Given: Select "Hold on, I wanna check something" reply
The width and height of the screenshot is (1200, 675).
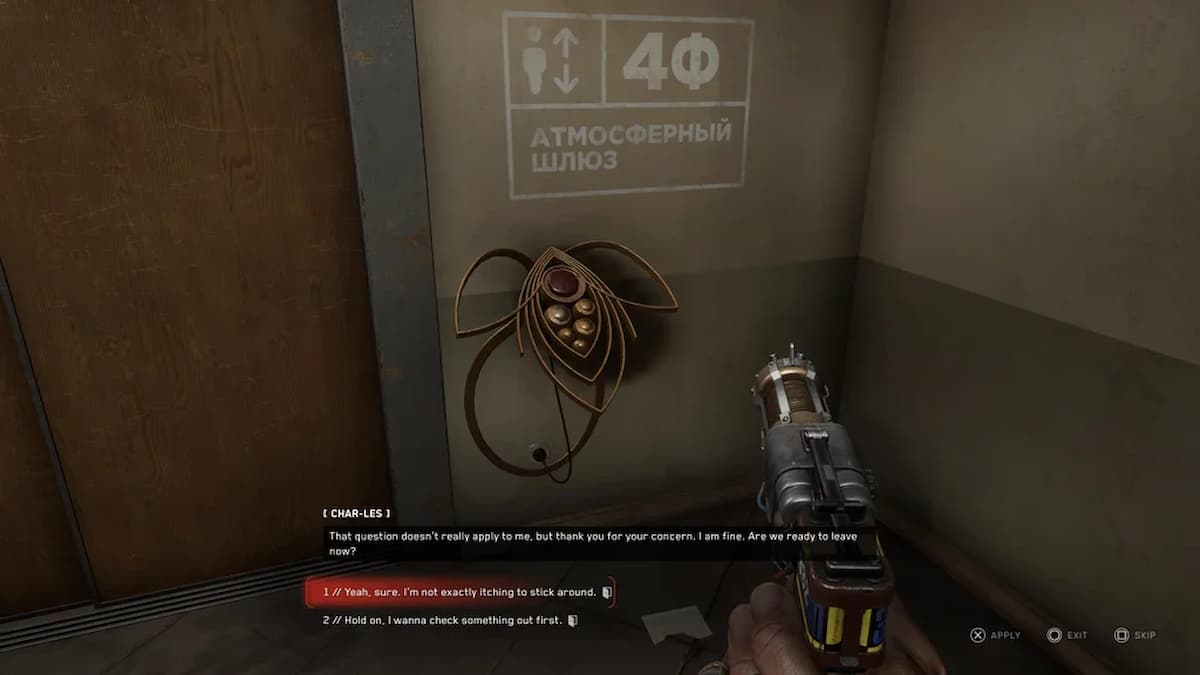Looking at the screenshot, I should pyautogui.click(x=445, y=620).
